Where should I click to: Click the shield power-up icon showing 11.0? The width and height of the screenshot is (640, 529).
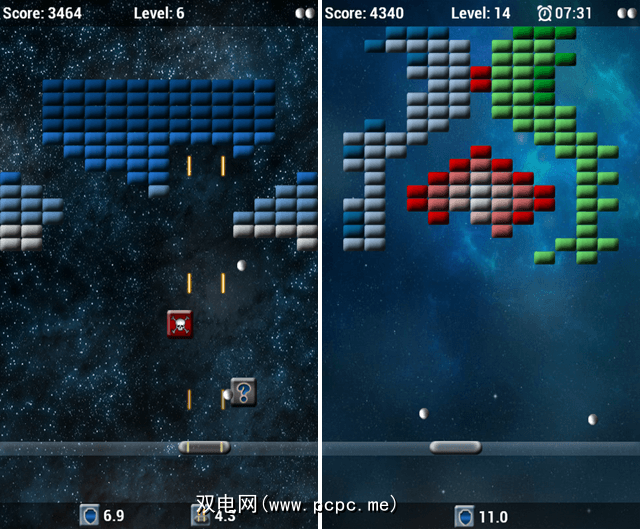(465, 516)
